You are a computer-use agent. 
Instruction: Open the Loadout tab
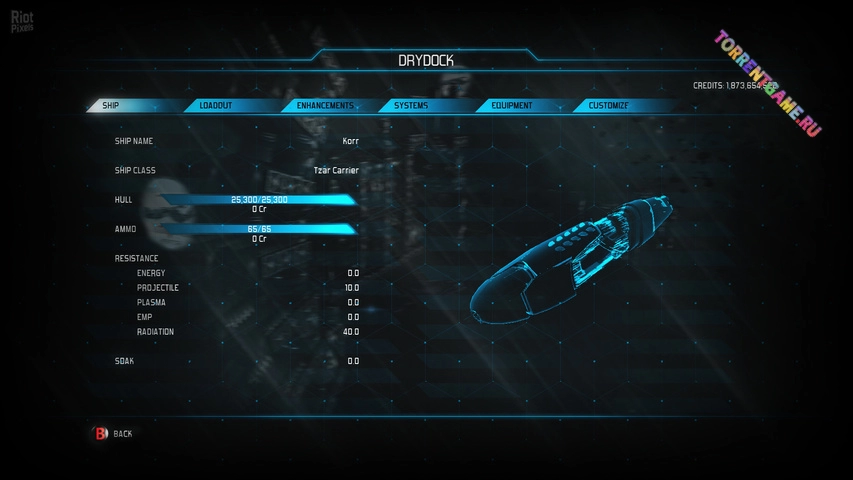tap(217, 105)
